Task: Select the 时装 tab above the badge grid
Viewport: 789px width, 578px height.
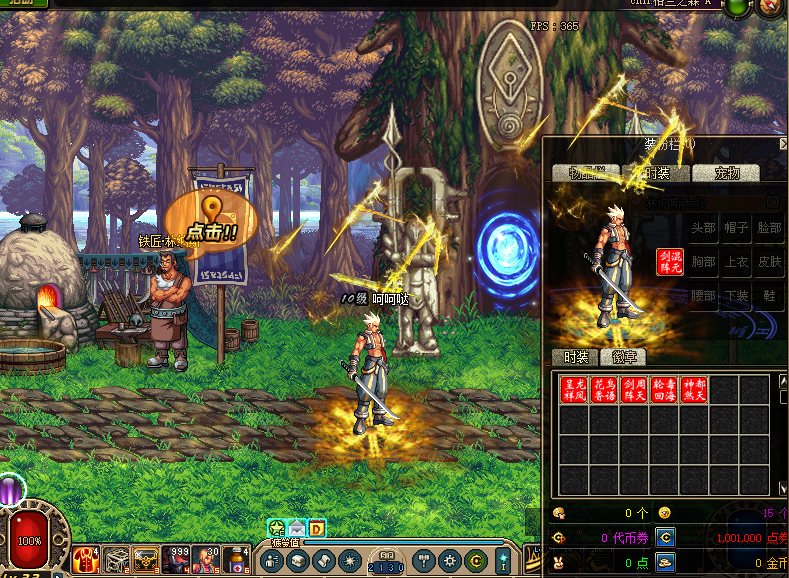Action: point(575,357)
